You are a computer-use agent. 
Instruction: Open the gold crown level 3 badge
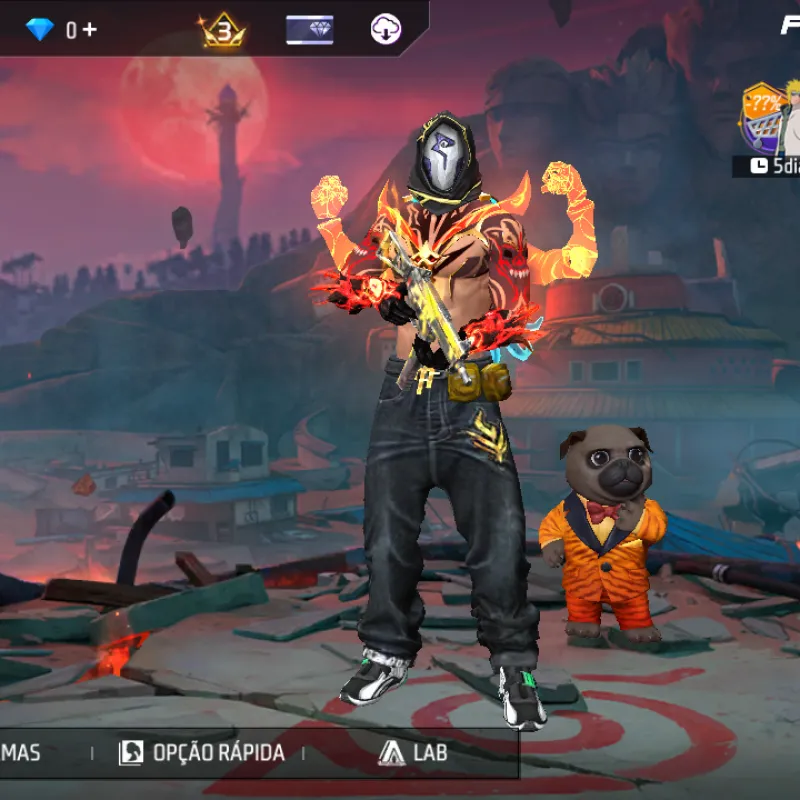pos(224,31)
